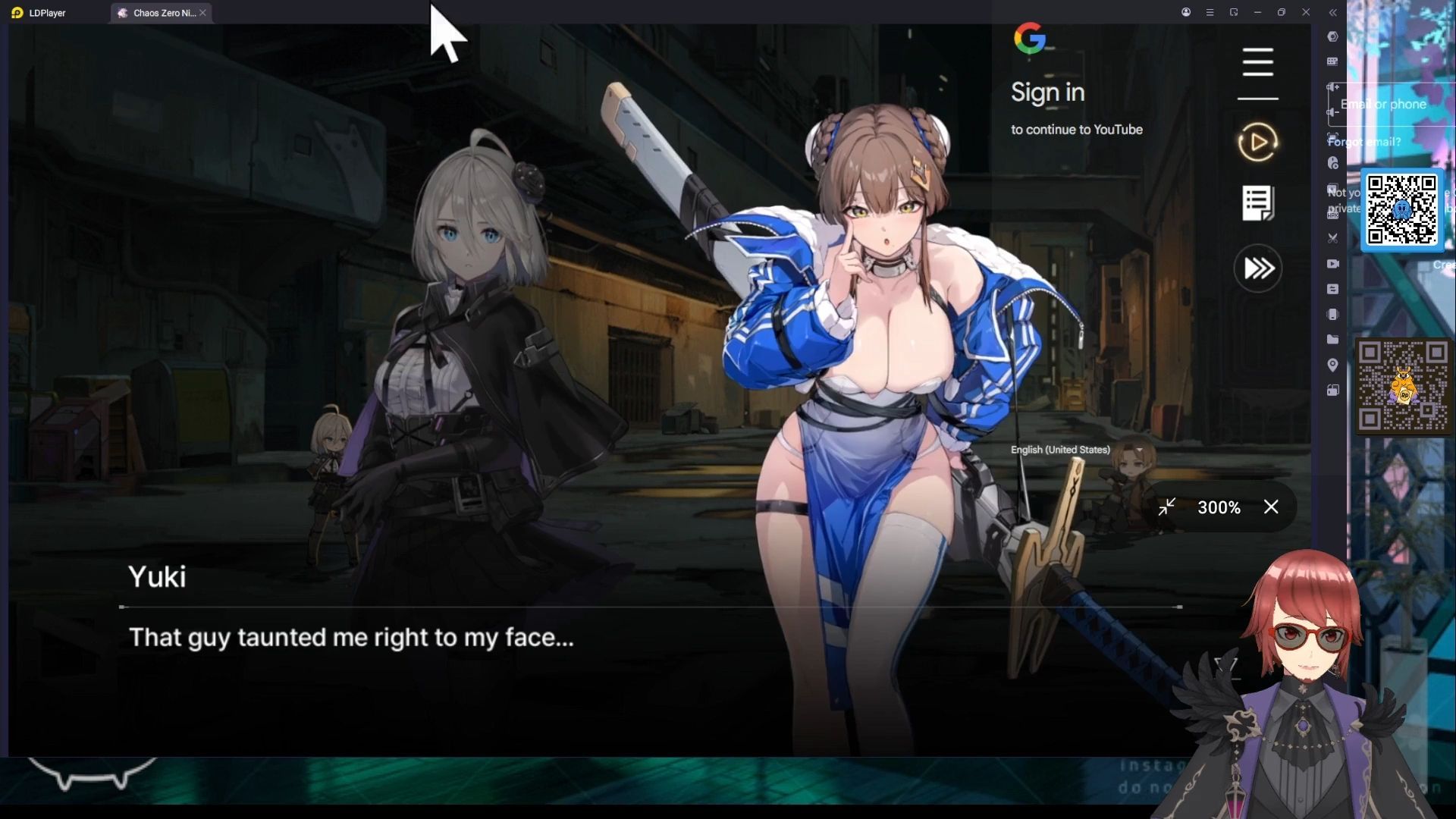Open the hamburger menu icon
Screen dimensions: 1456x819
click(x=1257, y=62)
